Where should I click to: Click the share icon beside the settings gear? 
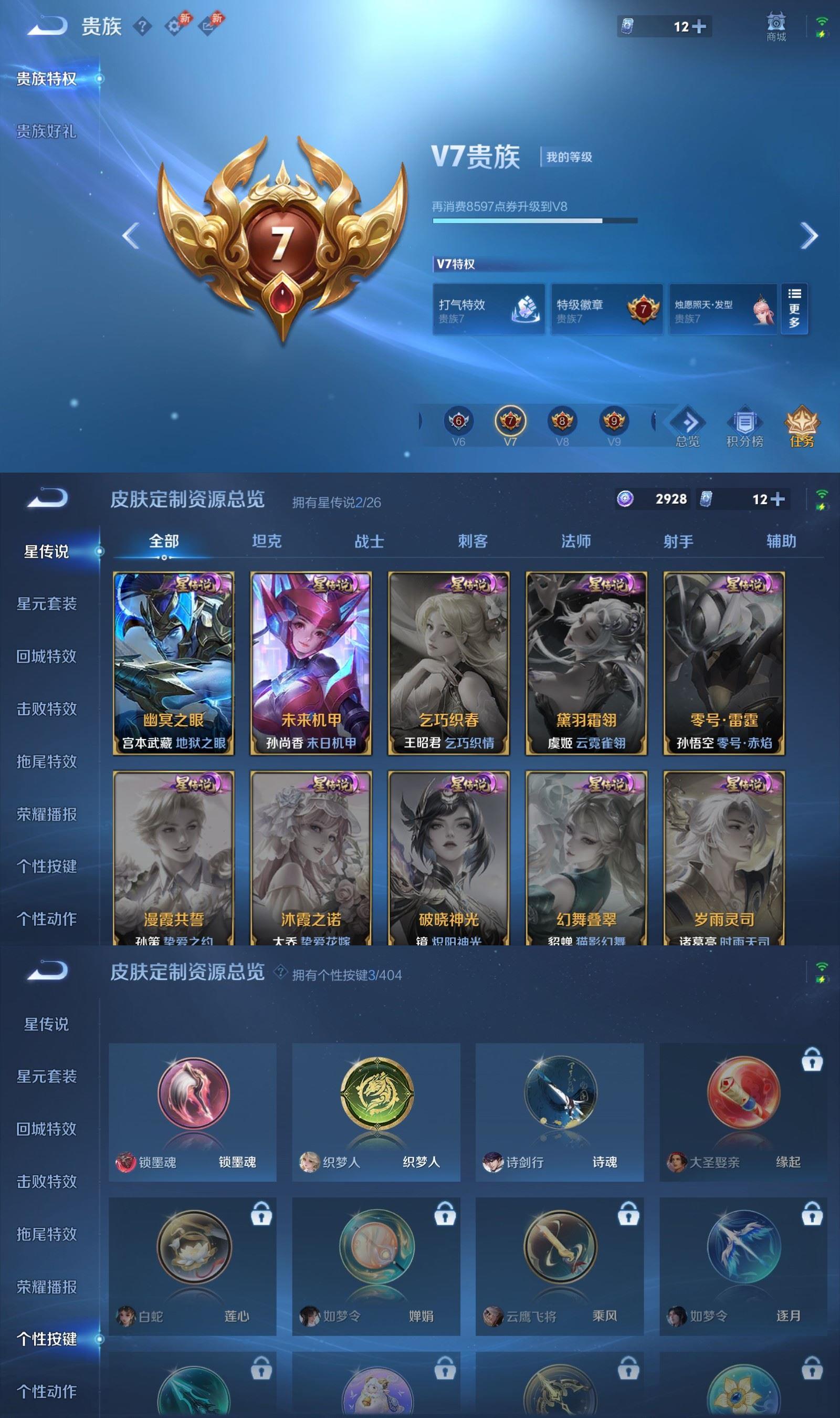click(x=207, y=26)
